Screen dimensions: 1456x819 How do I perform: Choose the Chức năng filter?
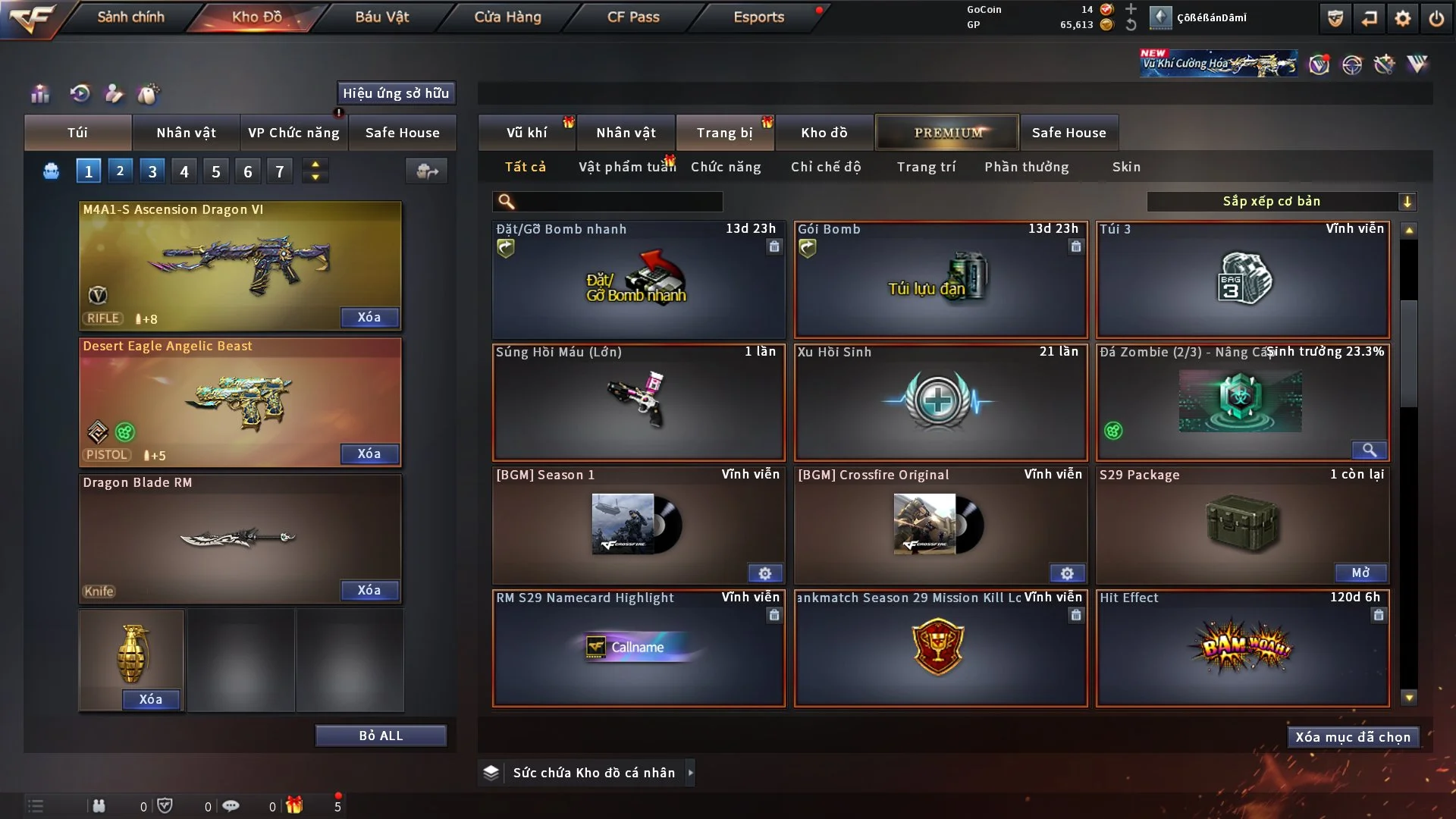[726, 167]
